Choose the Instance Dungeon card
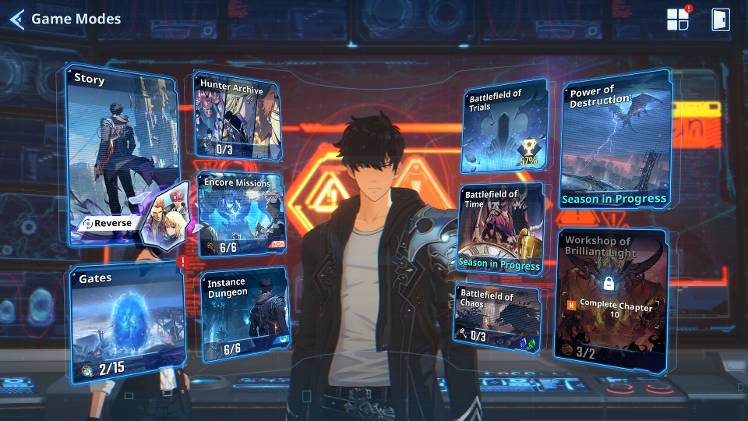The image size is (748, 421). (x=240, y=315)
